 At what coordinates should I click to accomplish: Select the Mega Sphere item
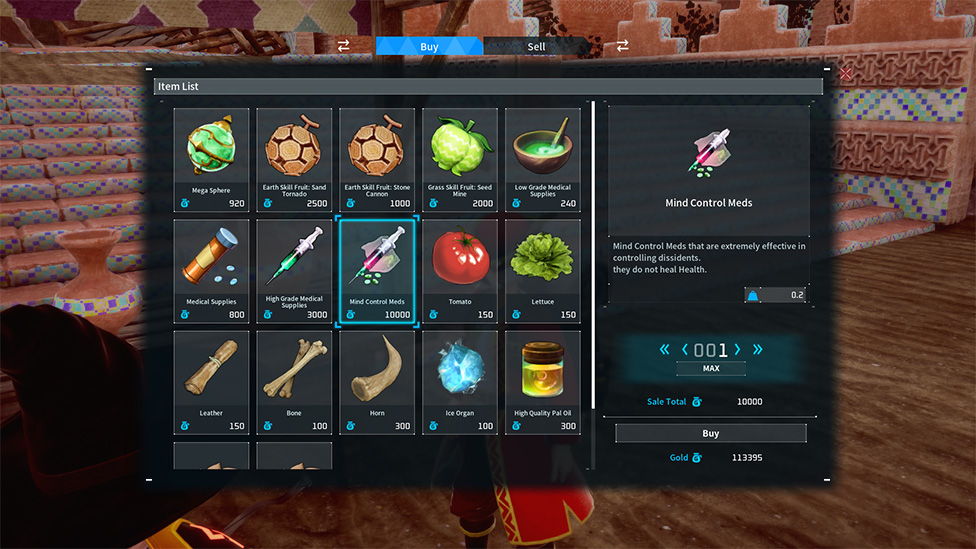tap(211, 160)
